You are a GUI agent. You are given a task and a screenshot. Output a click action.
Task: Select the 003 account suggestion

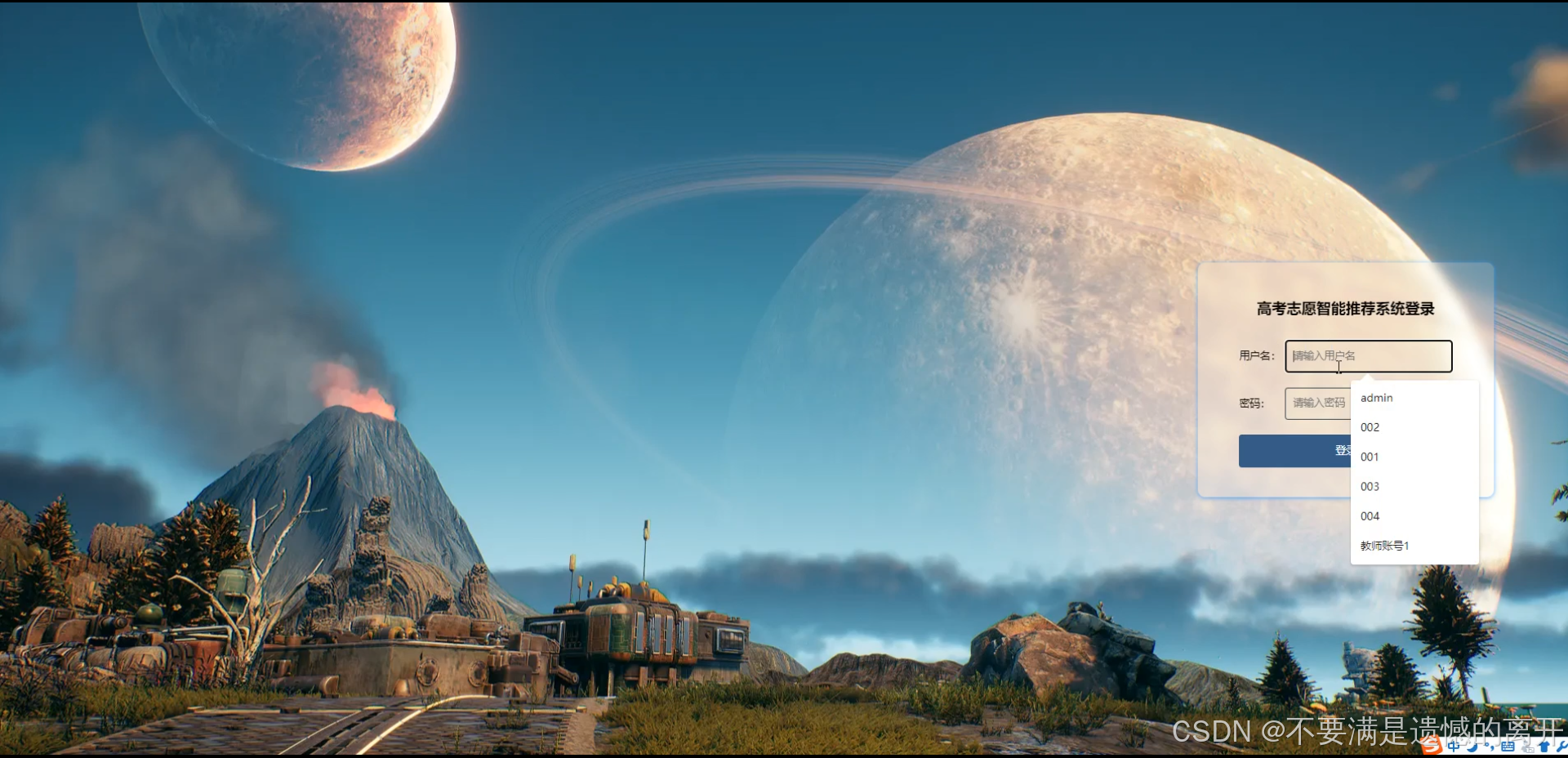click(1370, 487)
